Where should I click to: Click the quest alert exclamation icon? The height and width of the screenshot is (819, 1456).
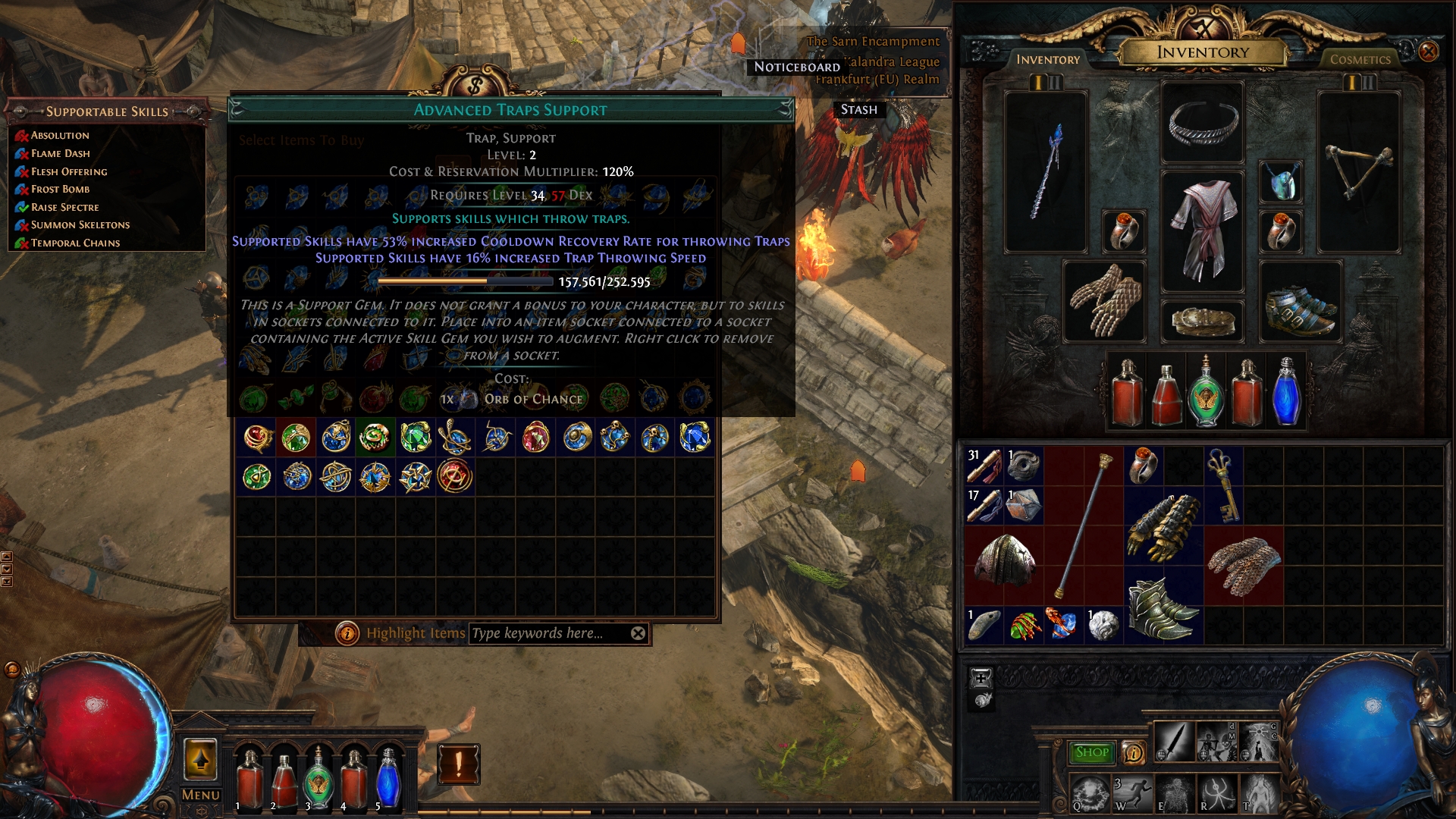458,764
